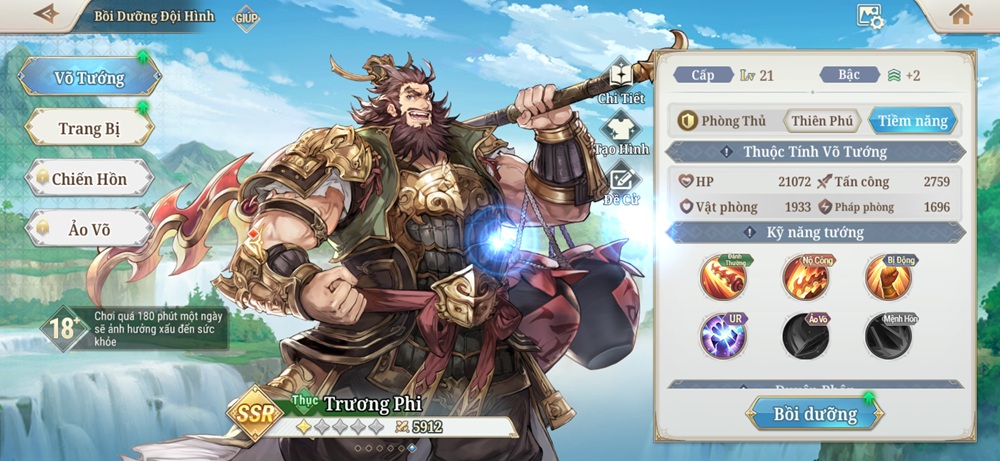
Task: Choose the Ảo Võ tab
Action: point(89,229)
